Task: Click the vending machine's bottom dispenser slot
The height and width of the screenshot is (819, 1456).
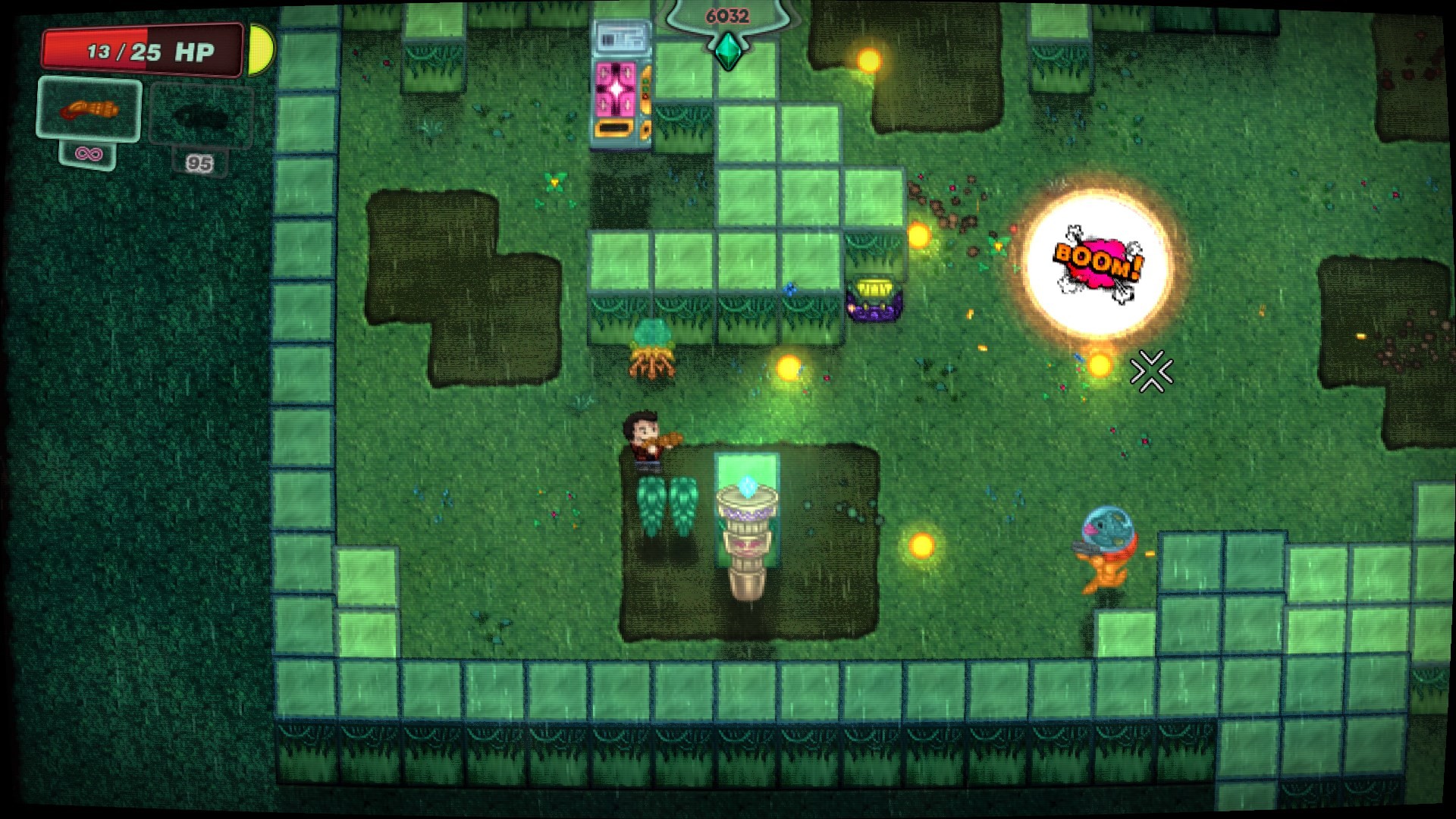Action: click(x=614, y=127)
